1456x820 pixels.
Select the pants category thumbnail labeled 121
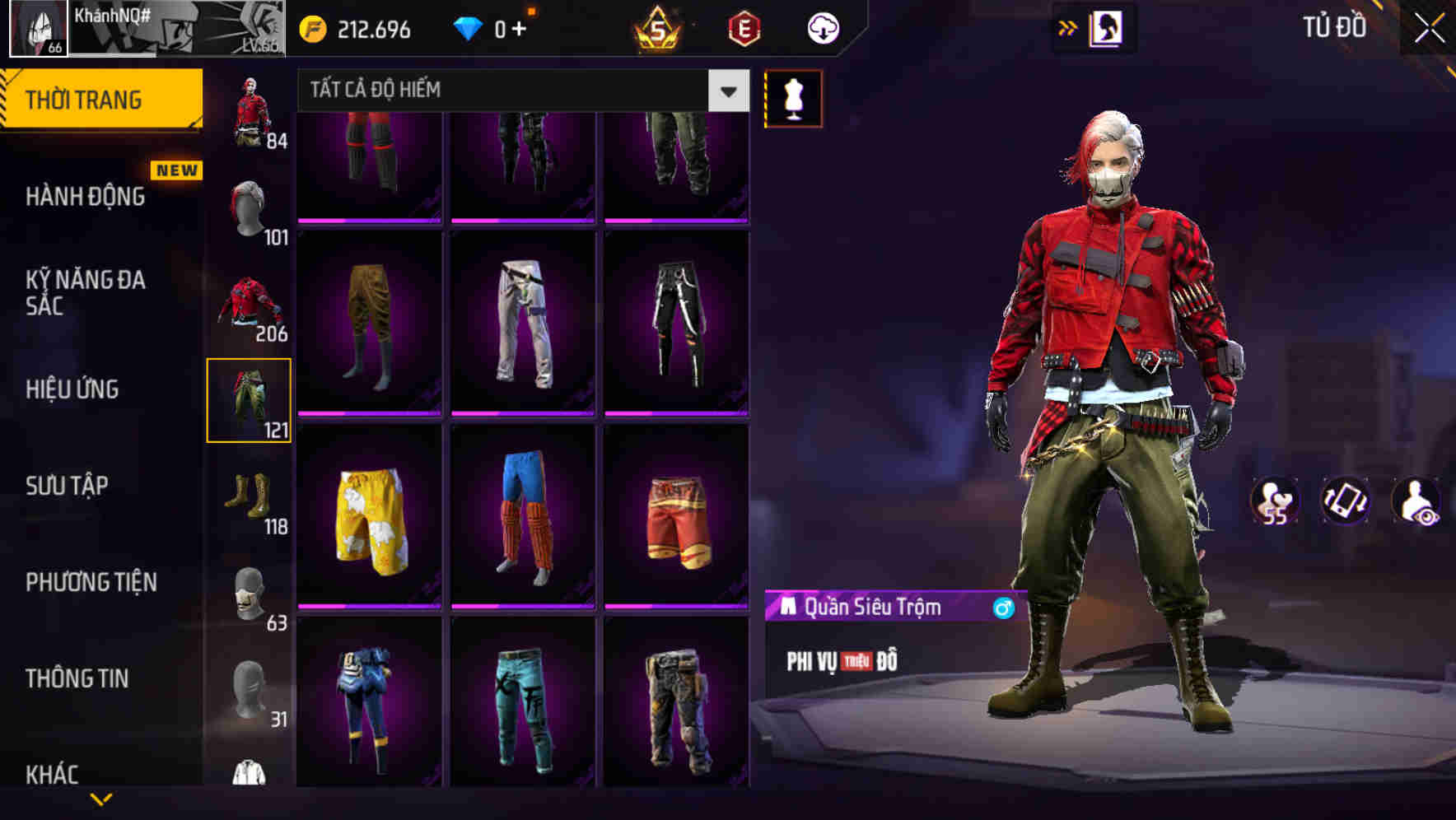(x=249, y=401)
